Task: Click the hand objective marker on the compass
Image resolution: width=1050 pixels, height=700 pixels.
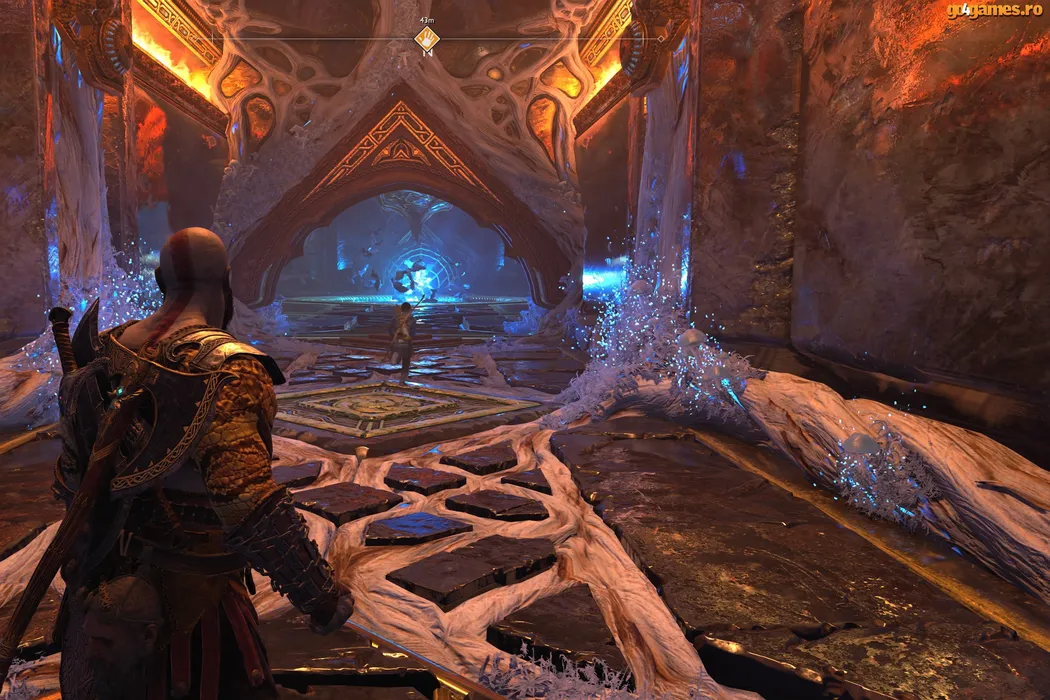Action: click(427, 39)
